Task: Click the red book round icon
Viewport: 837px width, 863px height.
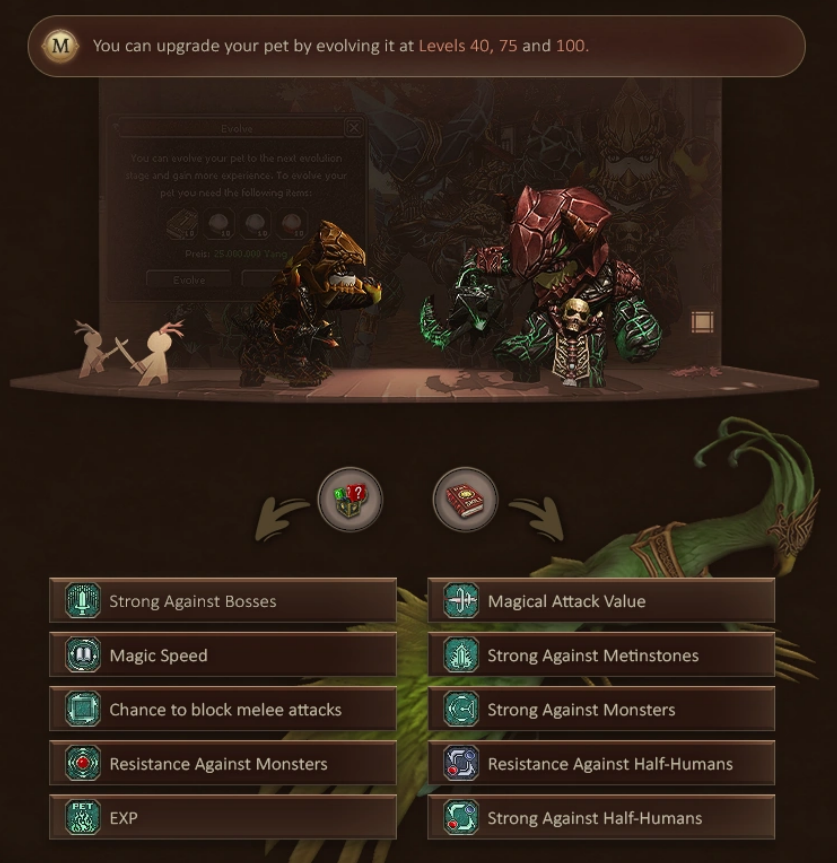Action: point(465,499)
